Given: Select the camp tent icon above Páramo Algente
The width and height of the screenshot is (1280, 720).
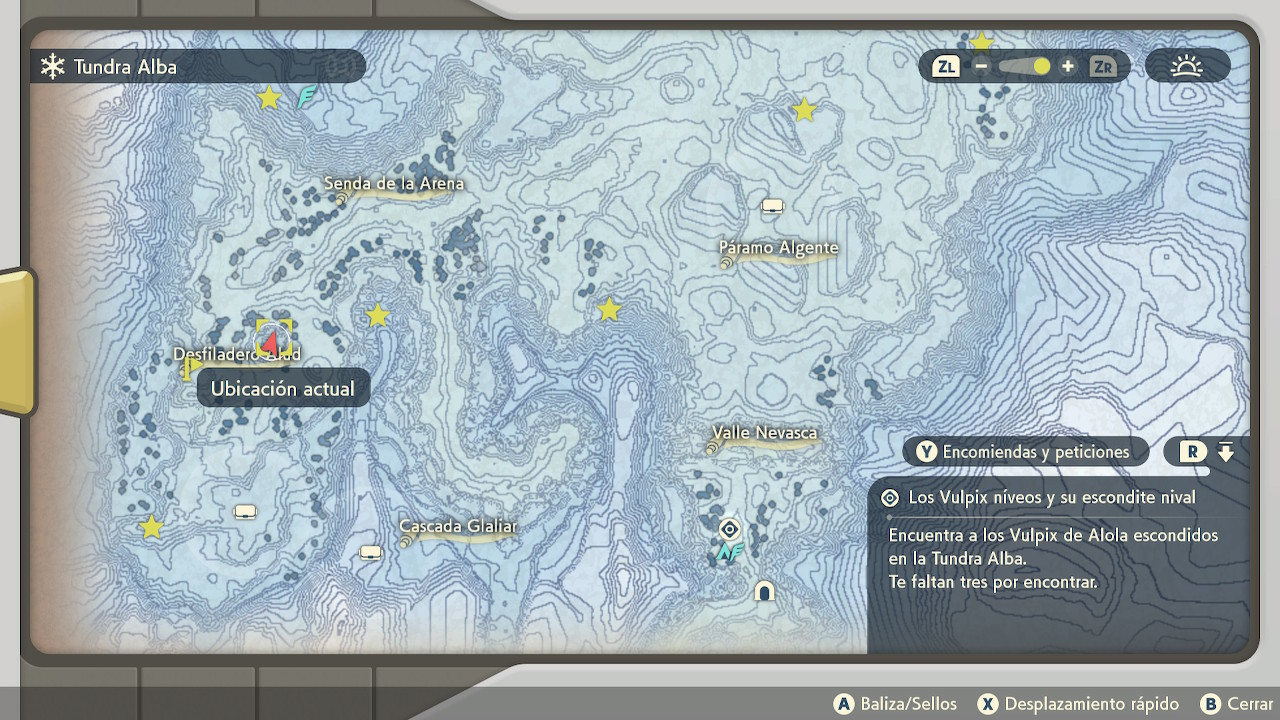Looking at the screenshot, I should 772,206.
